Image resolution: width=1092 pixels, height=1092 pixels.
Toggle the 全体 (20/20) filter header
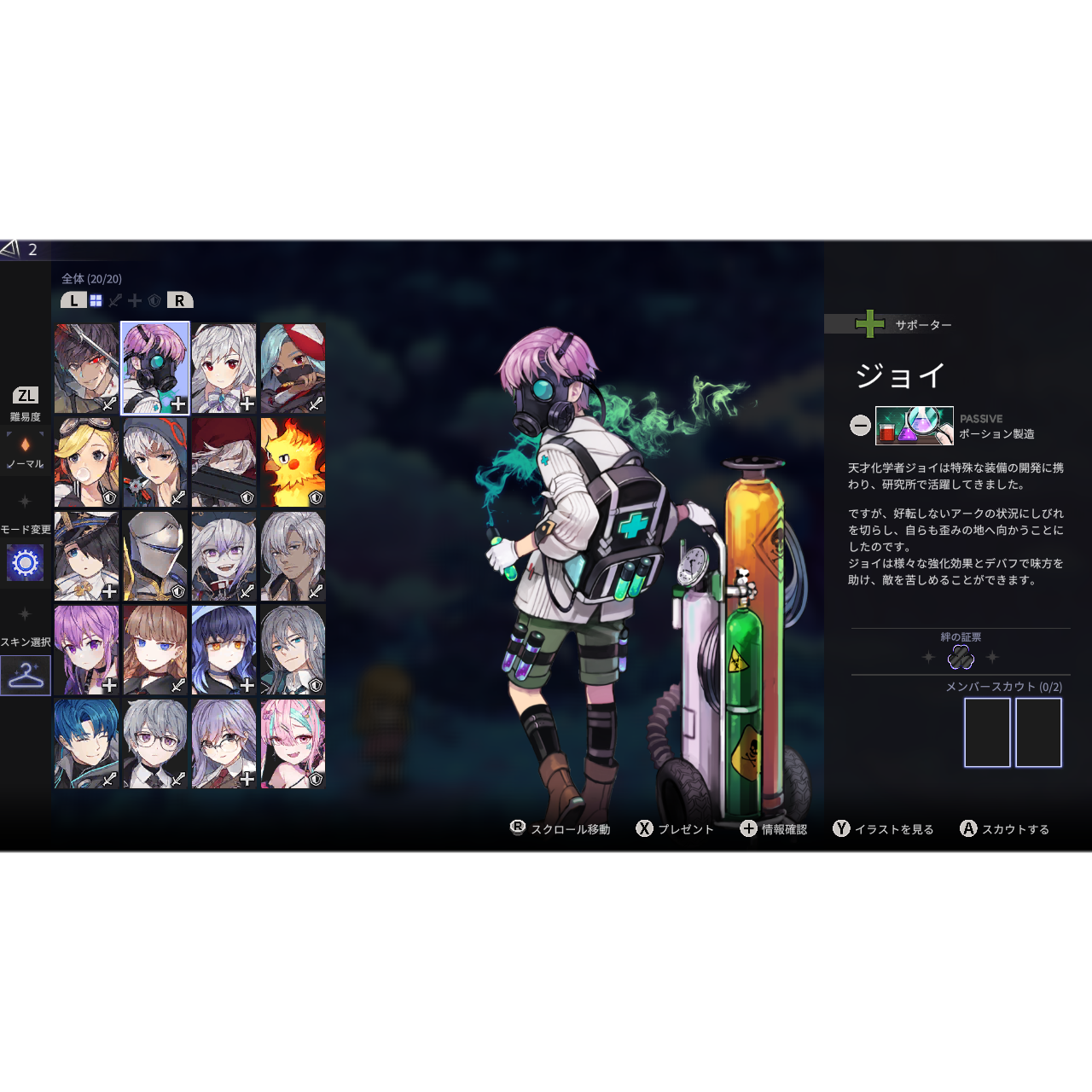click(x=90, y=278)
